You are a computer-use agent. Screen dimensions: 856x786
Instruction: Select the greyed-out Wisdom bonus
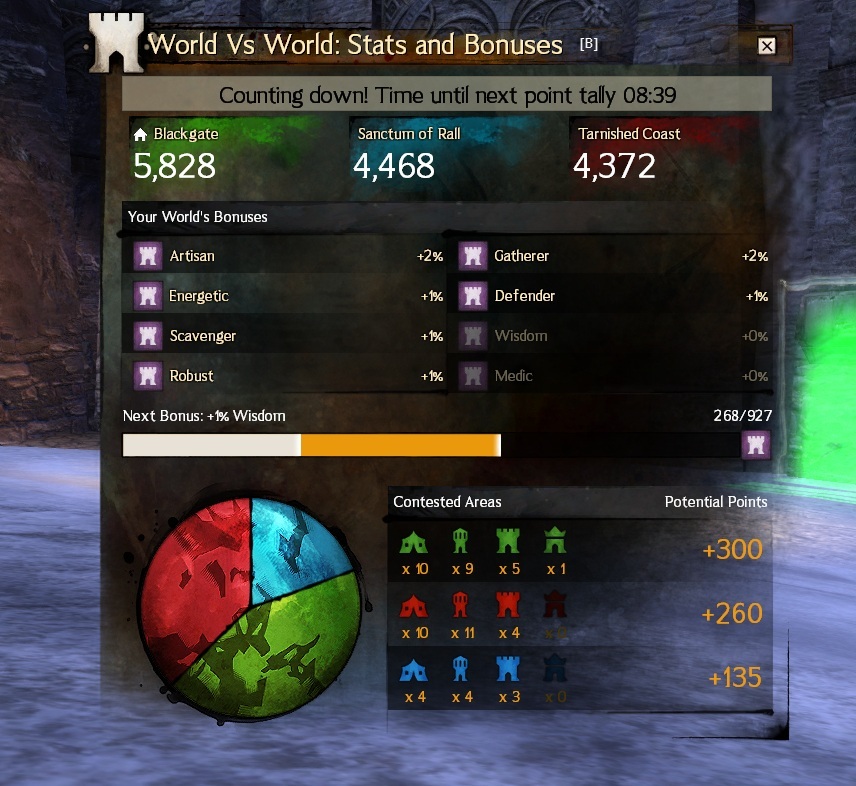pos(612,336)
